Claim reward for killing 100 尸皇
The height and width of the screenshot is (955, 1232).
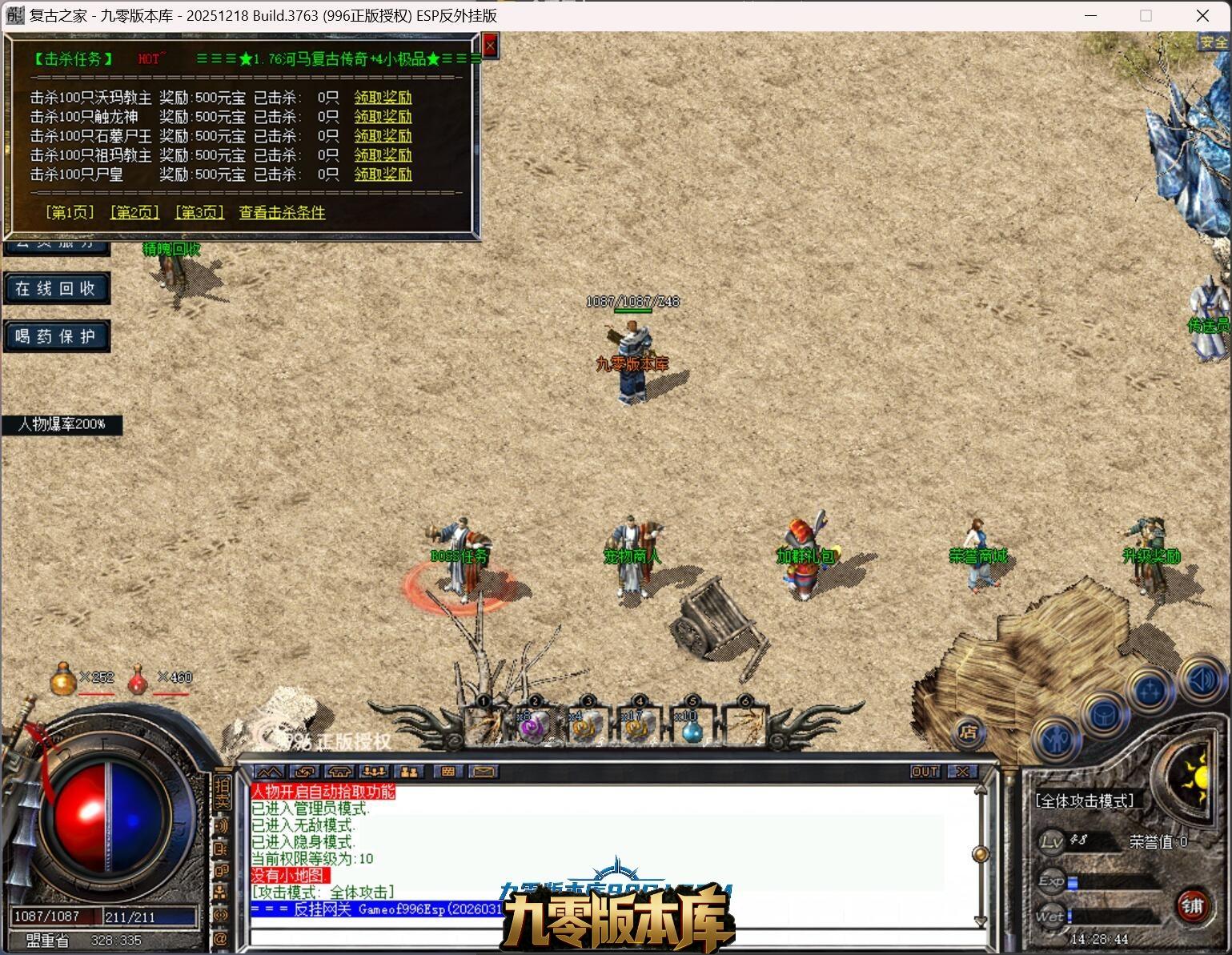tap(383, 175)
